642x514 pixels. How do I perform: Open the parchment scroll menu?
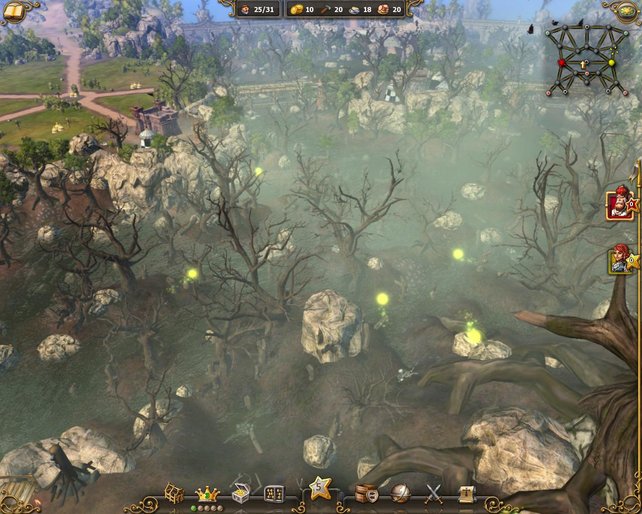click(465, 493)
